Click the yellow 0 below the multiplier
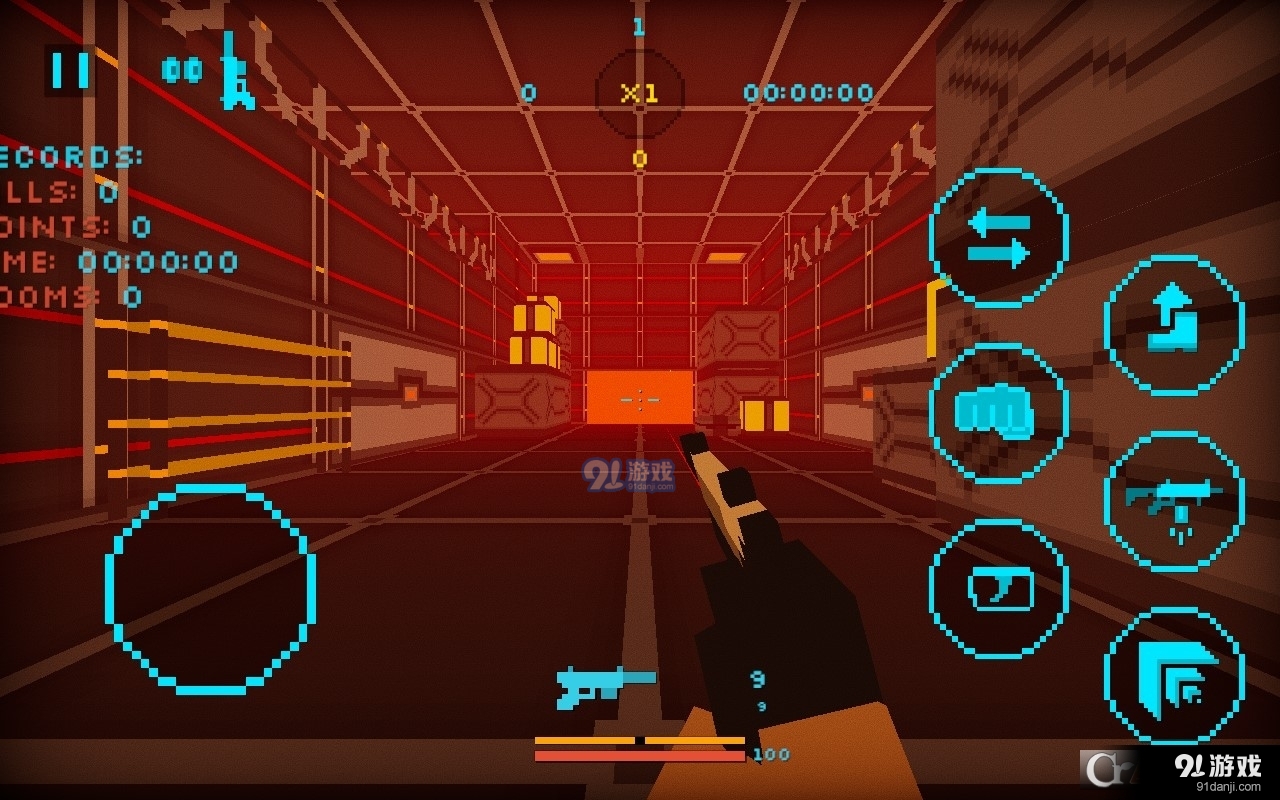 tap(639, 157)
